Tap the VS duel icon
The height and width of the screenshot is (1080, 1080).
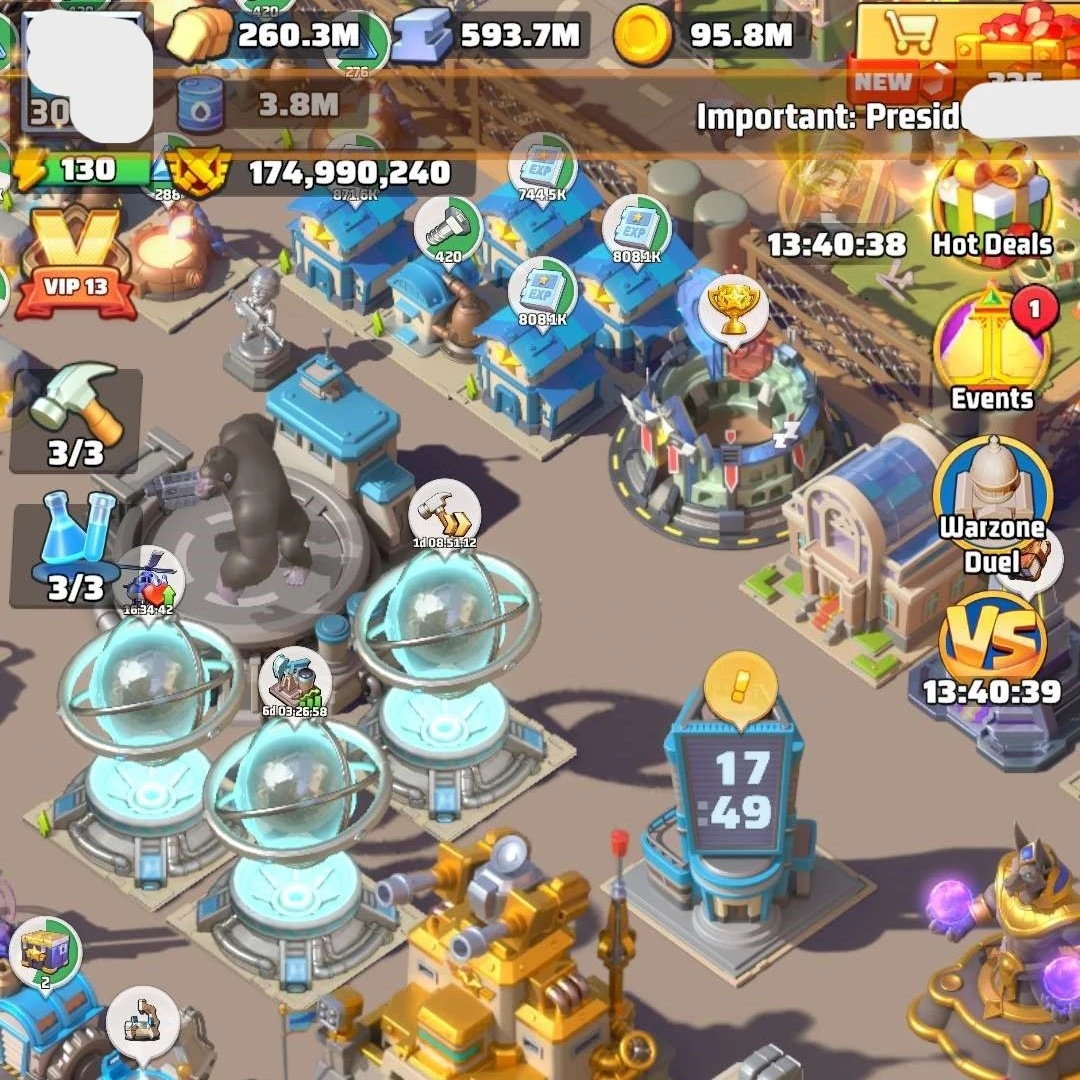tap(993, 642)
